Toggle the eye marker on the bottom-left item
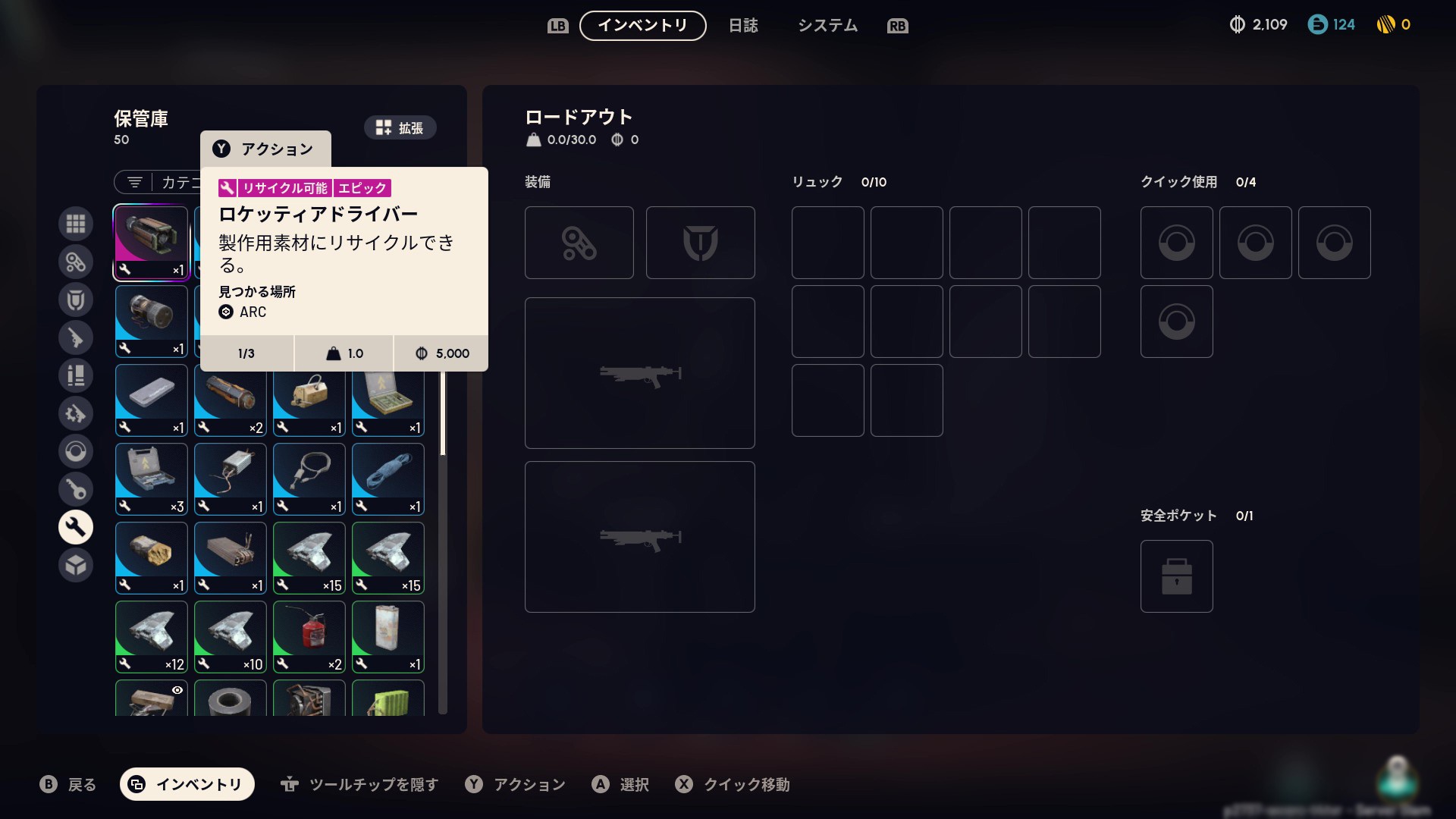This screenshot has width=1456, height=819. (x=177, y=690)
